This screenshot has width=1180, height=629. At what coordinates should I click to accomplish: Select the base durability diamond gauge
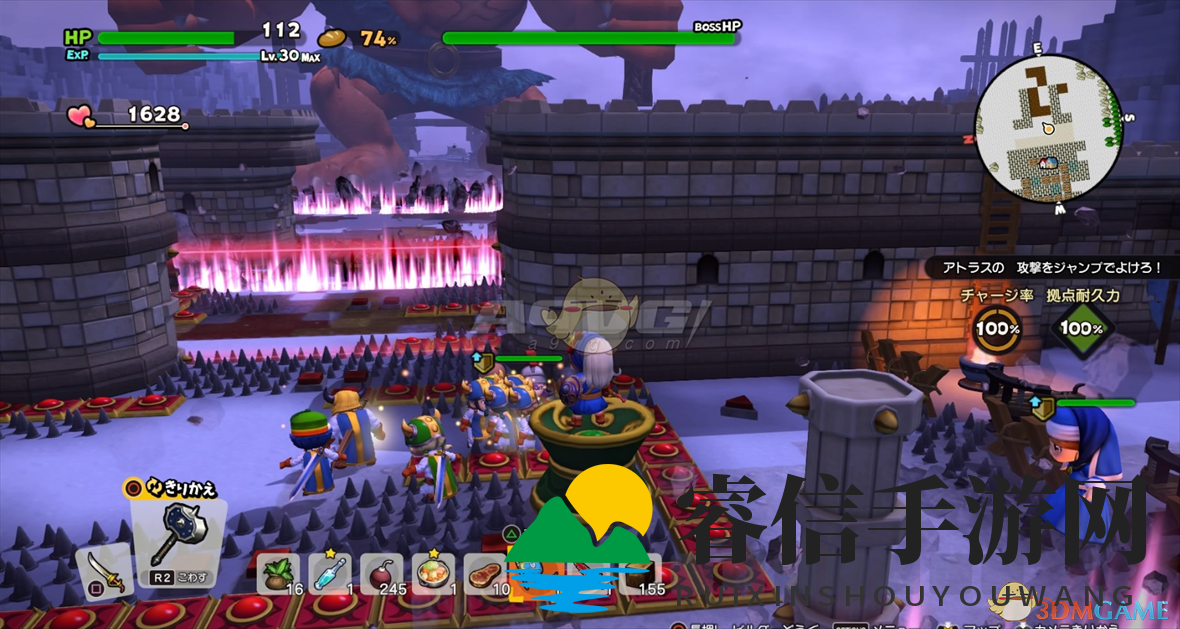(x=1082, y=328)
